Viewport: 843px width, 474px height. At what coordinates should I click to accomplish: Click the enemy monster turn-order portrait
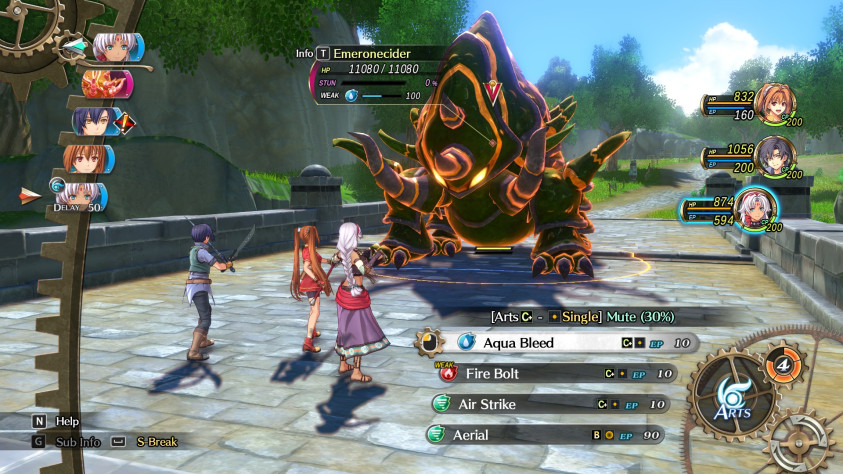[x=105, y=83]
